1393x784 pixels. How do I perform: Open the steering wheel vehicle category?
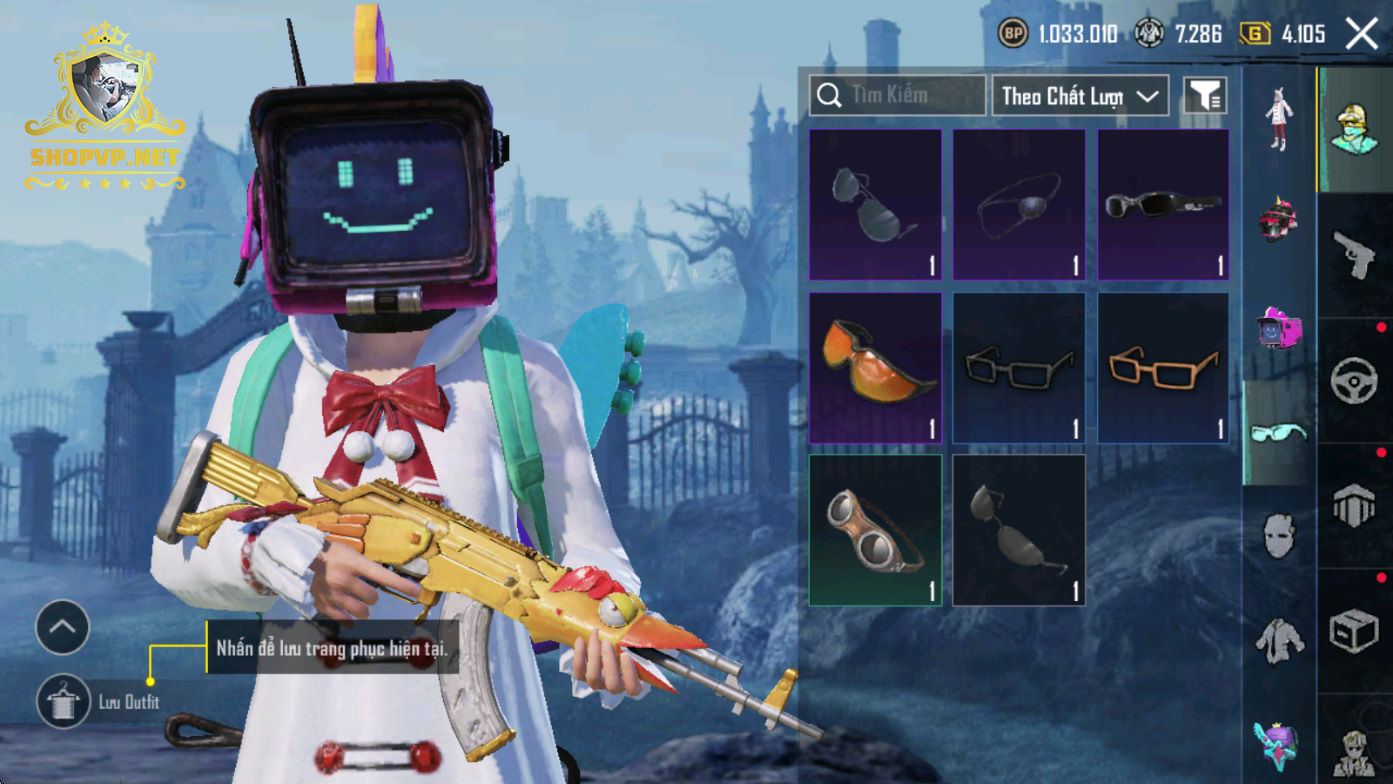click(1355, 381)
